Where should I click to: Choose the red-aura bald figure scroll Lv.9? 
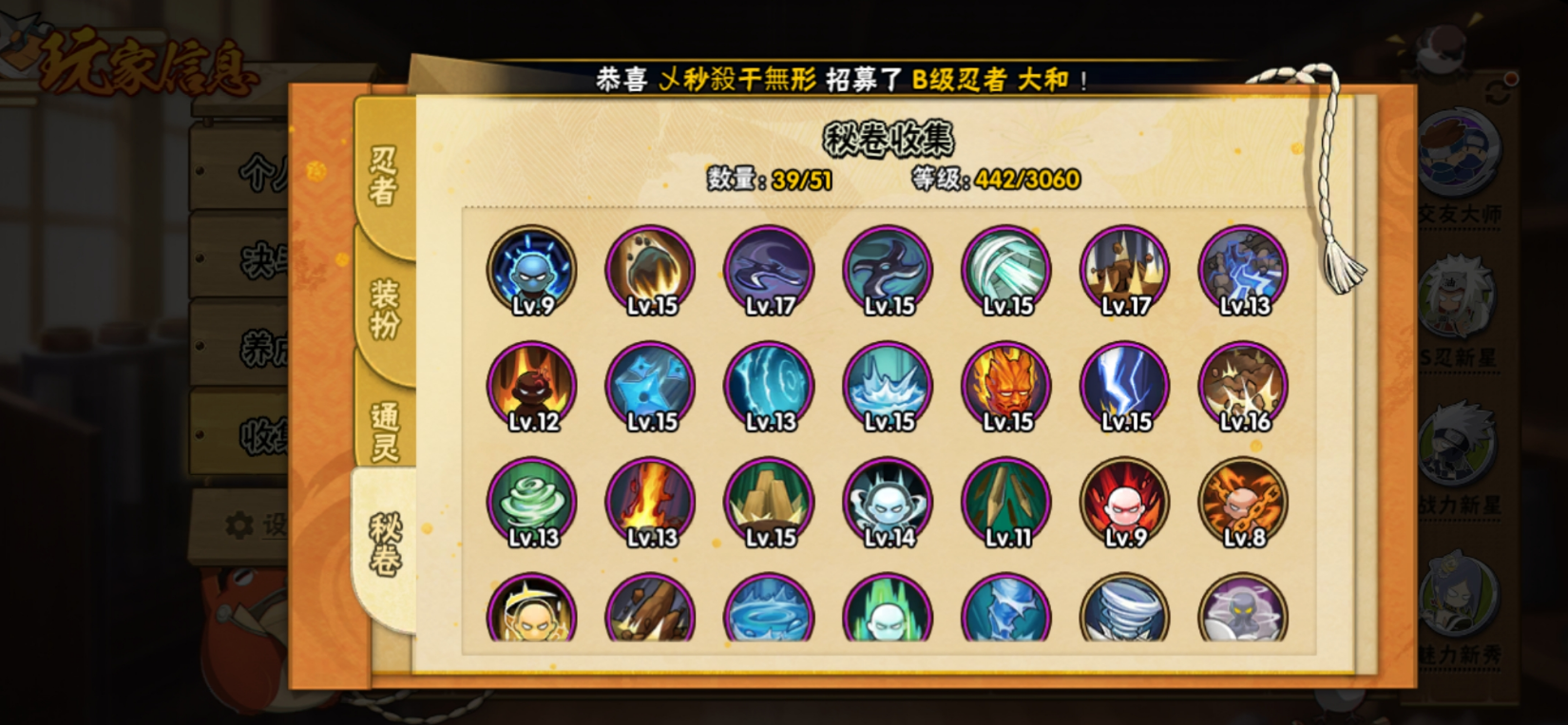(x=1125, y=503)
